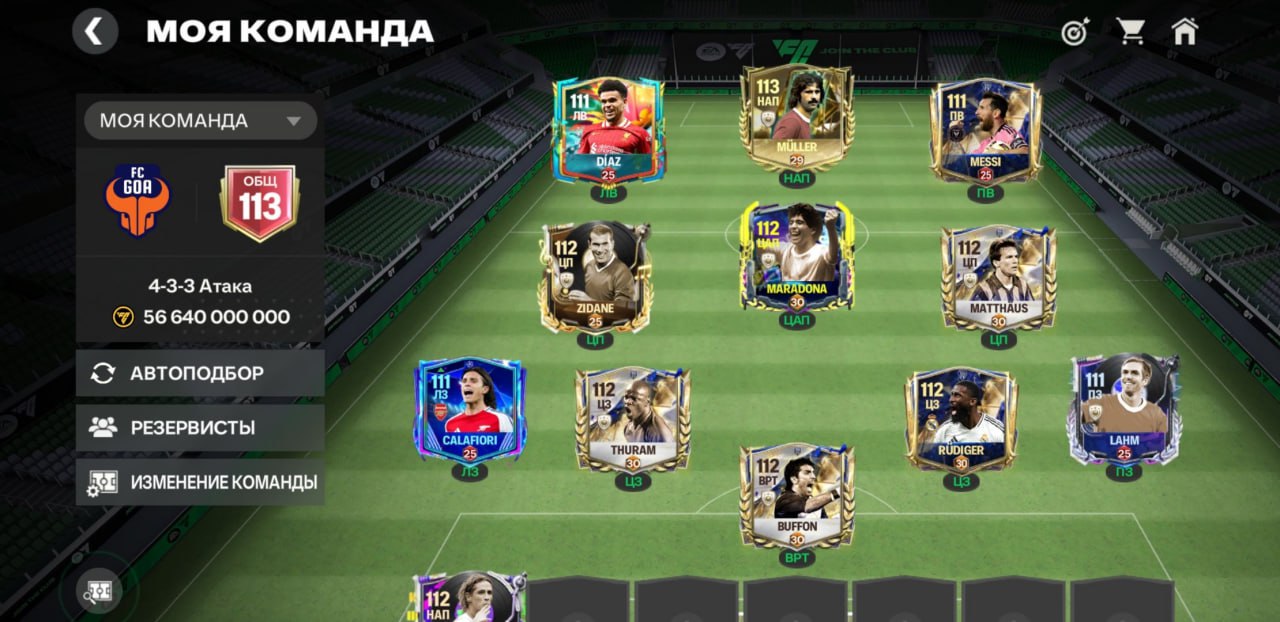Select the Buffon goalkeeper card
Screen dimensions: 1280x622
796,495
